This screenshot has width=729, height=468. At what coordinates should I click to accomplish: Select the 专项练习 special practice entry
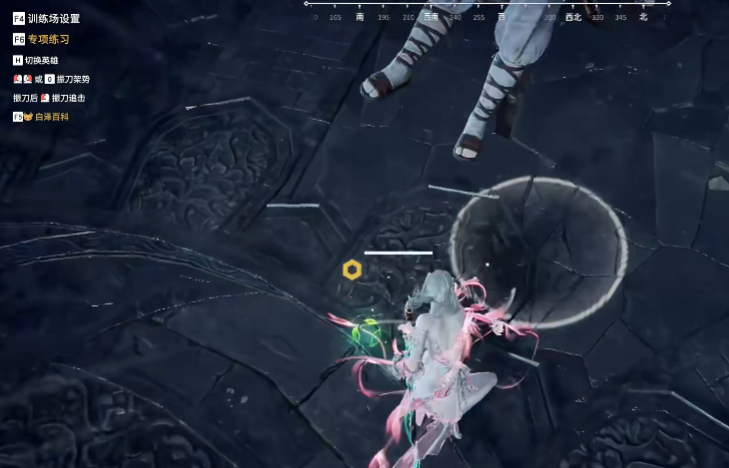48,40
